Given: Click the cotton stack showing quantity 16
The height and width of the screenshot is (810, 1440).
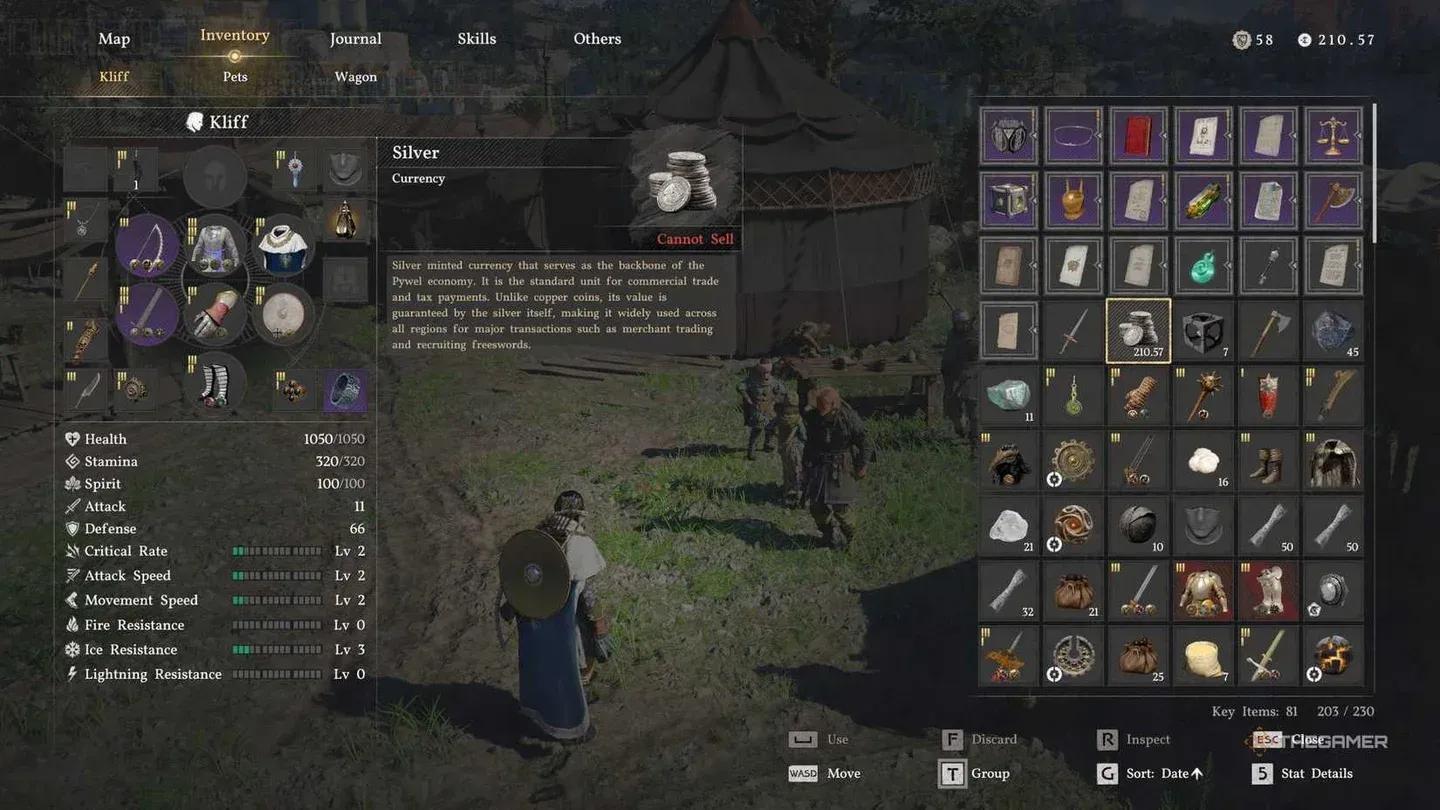Looking at the screenshot, I should (x=1203, y=460).
